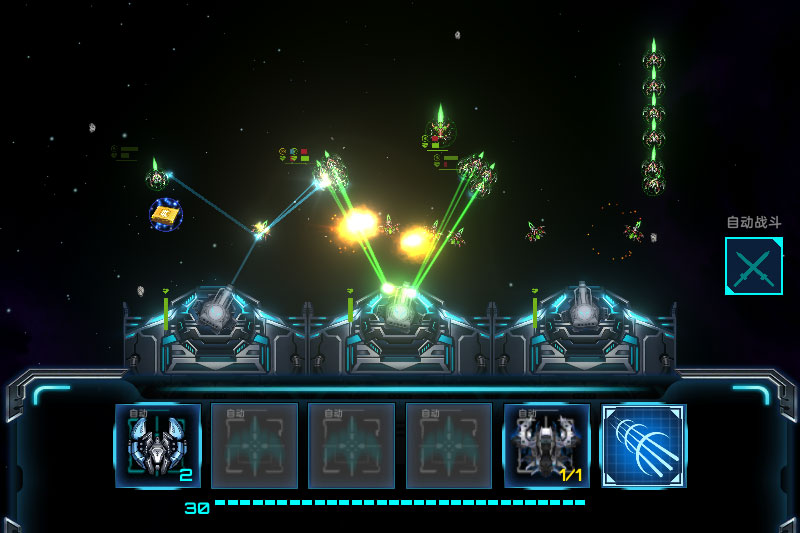Toggle the auto-battle crossed swords button
The image size is (800, 533).
[753, 266]
